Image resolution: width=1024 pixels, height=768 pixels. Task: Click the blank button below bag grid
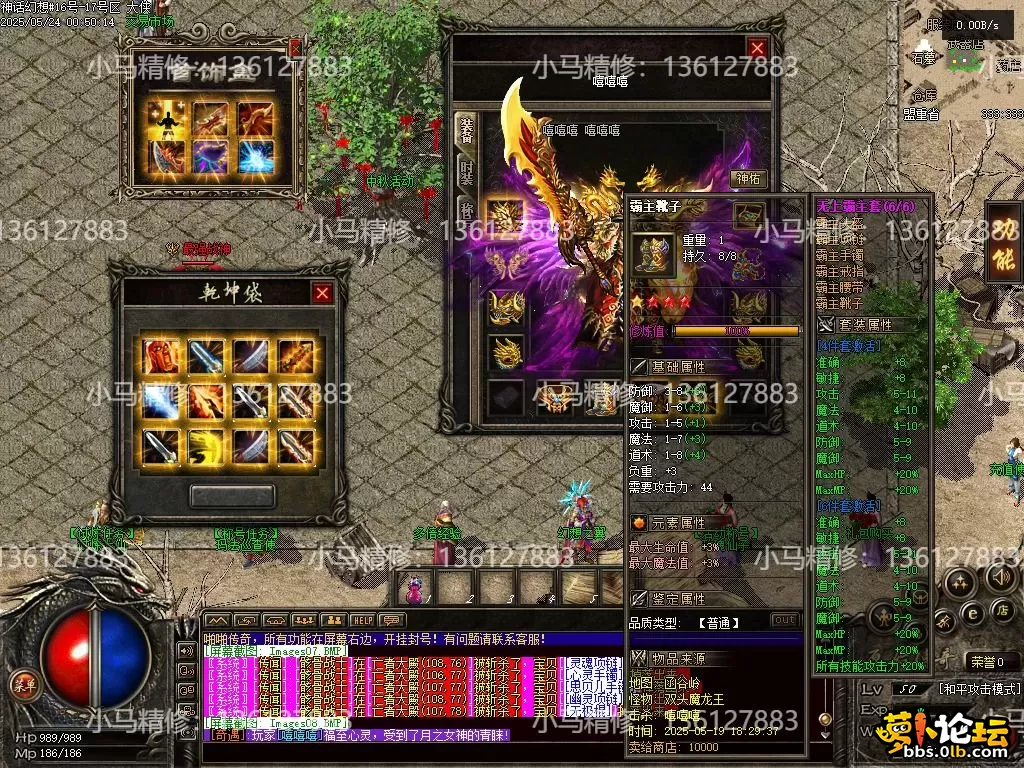232,496
